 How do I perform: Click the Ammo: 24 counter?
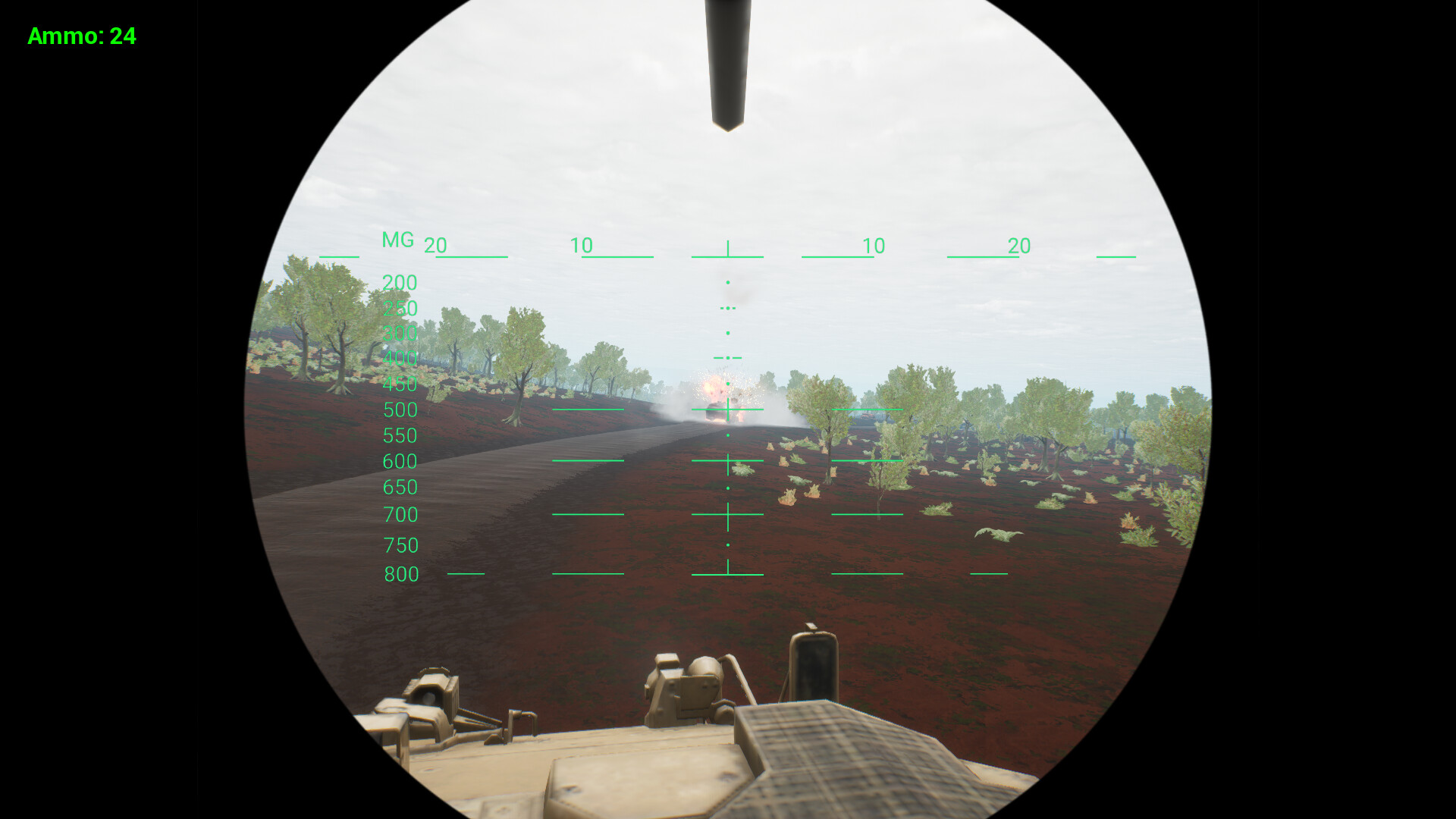81,36
